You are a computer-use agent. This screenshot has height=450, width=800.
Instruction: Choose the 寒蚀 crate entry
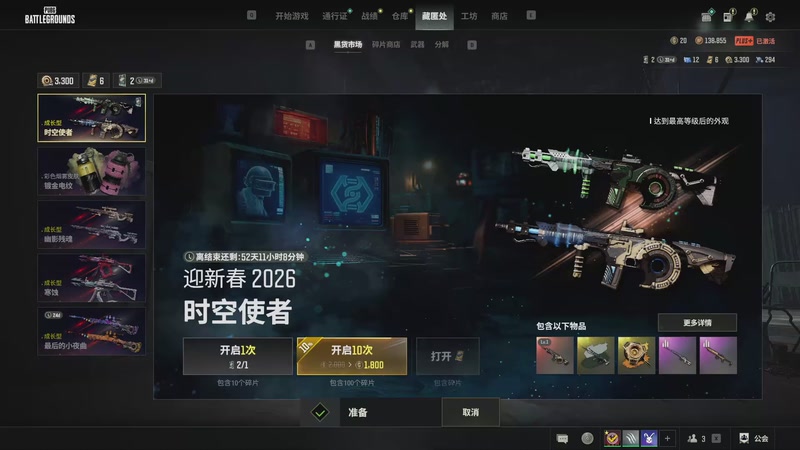[x=91, y=277]
